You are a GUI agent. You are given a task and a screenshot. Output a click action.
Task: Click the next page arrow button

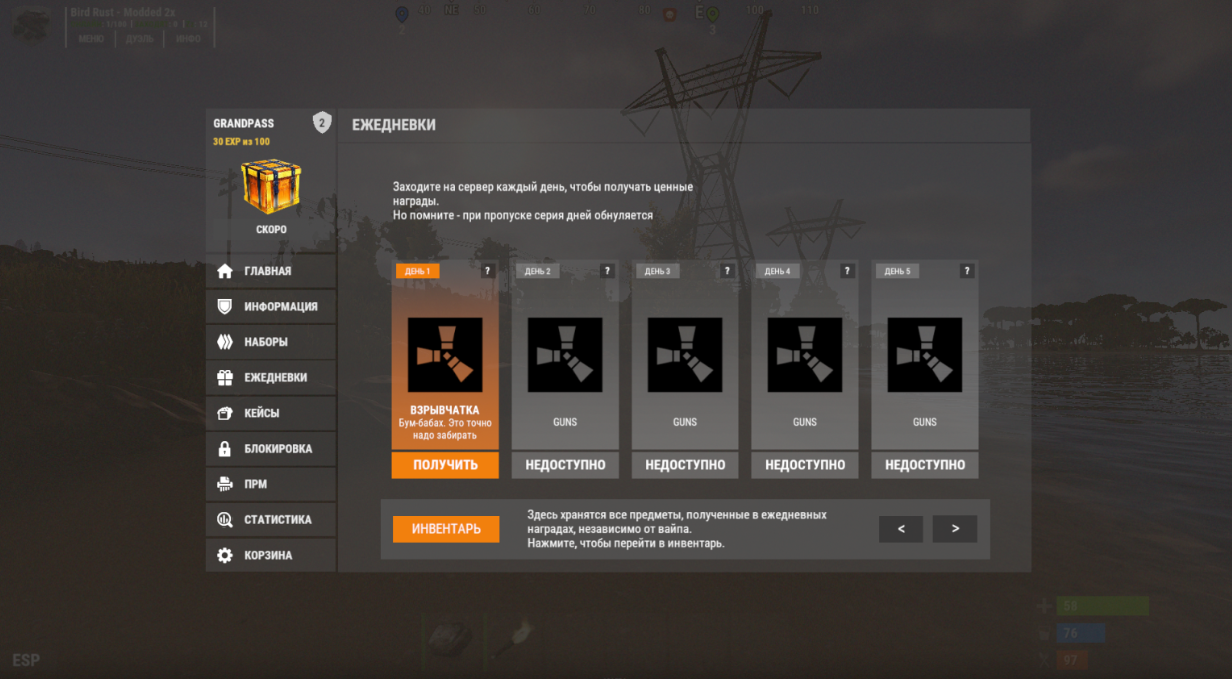coord(955,529)
